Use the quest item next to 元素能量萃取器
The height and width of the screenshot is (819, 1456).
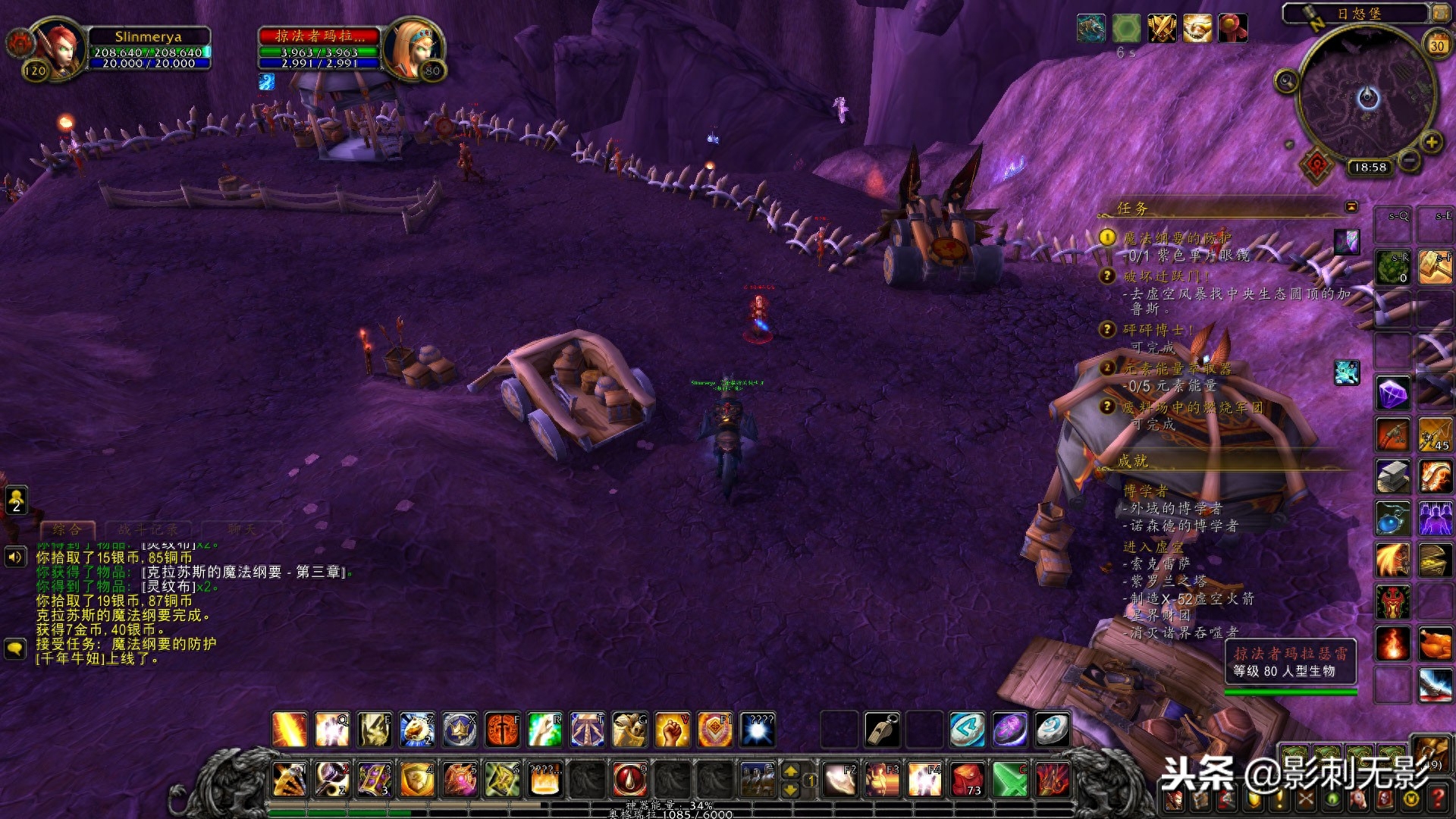tap(1347, 372)
